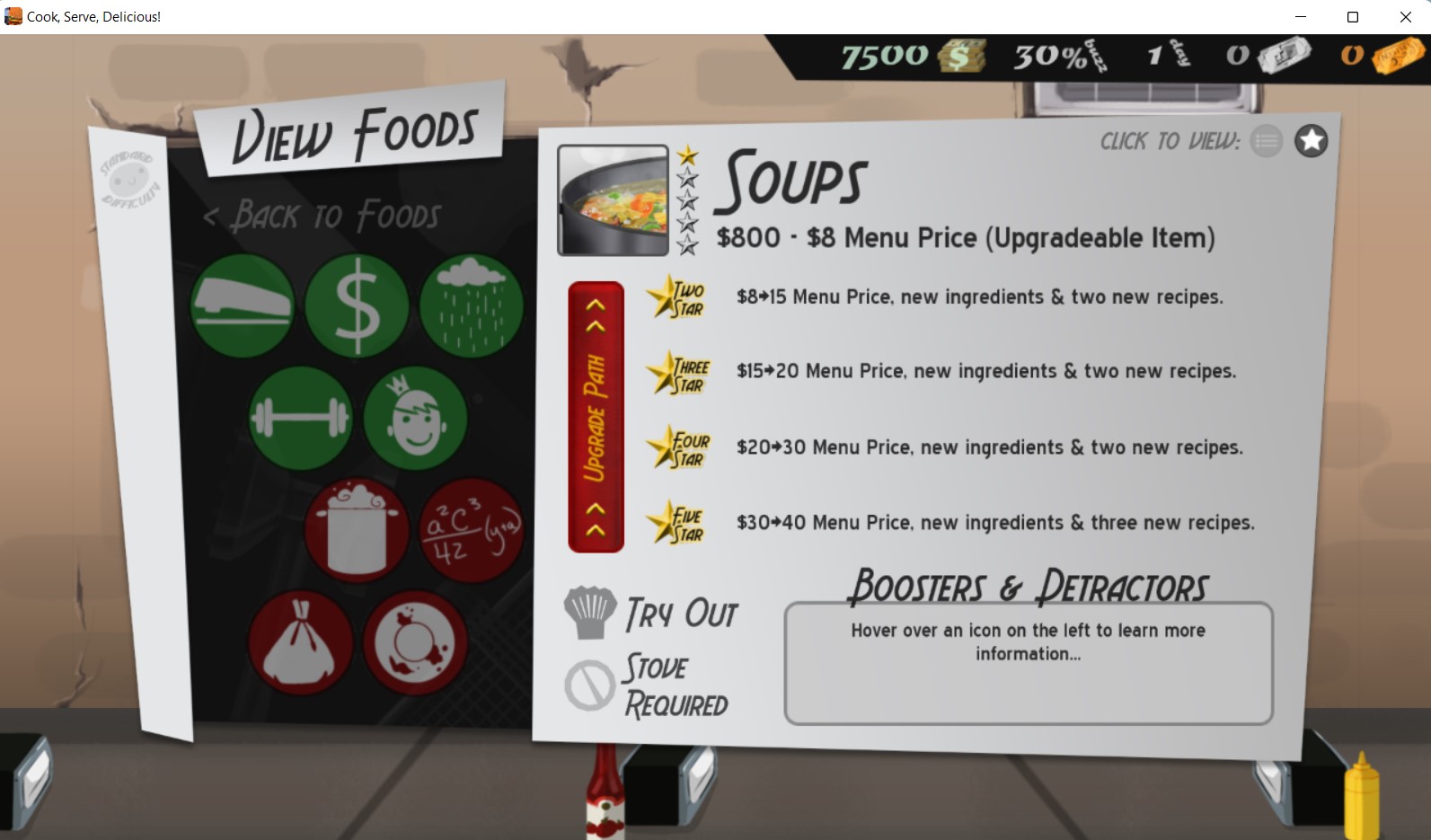Click Back to Foods
Image resolution: width=1431 pixels, height=840 pixels.
click(323, 214)
